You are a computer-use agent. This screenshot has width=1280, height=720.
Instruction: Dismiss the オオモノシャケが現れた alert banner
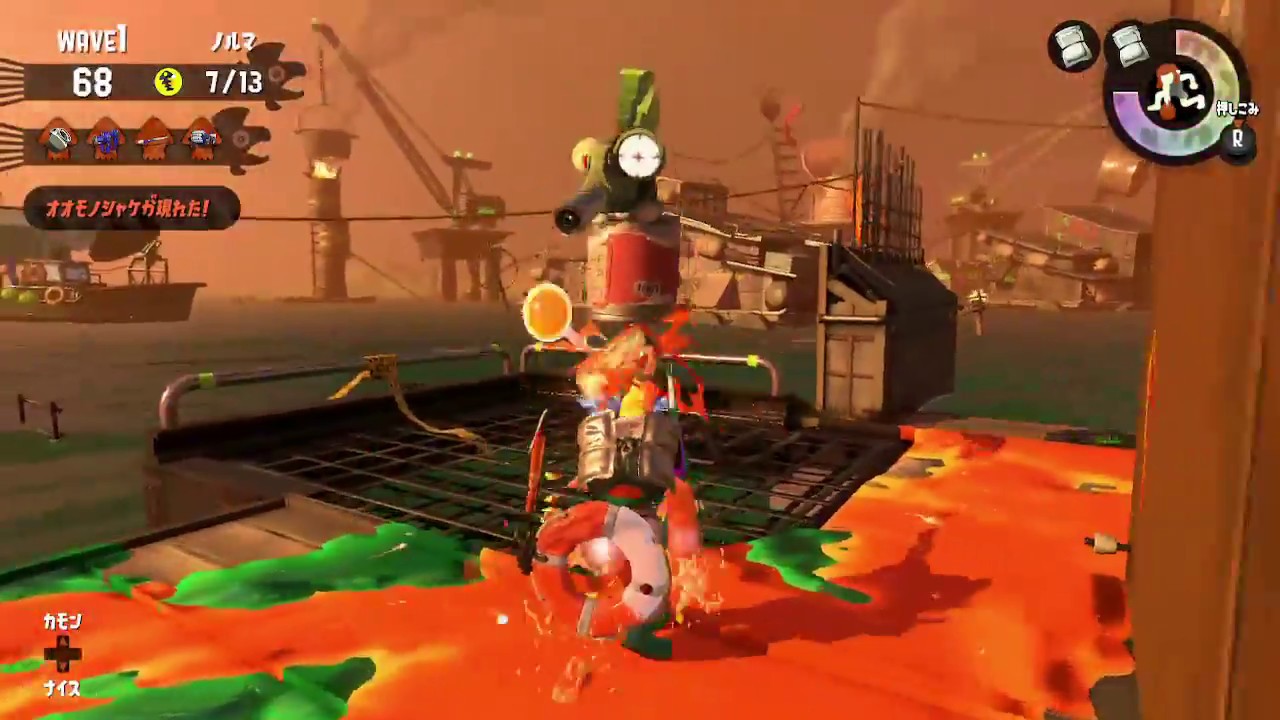pyautogui.click(x=130, y=209)
